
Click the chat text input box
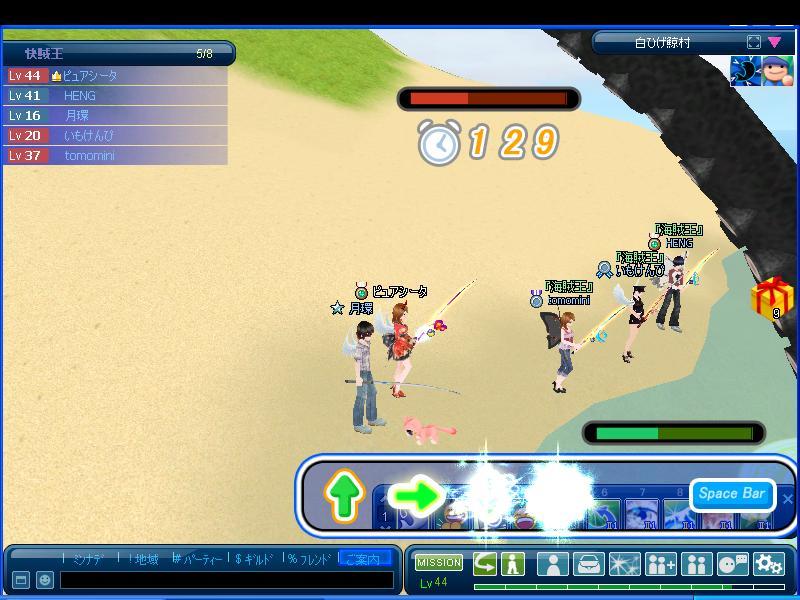226,580
